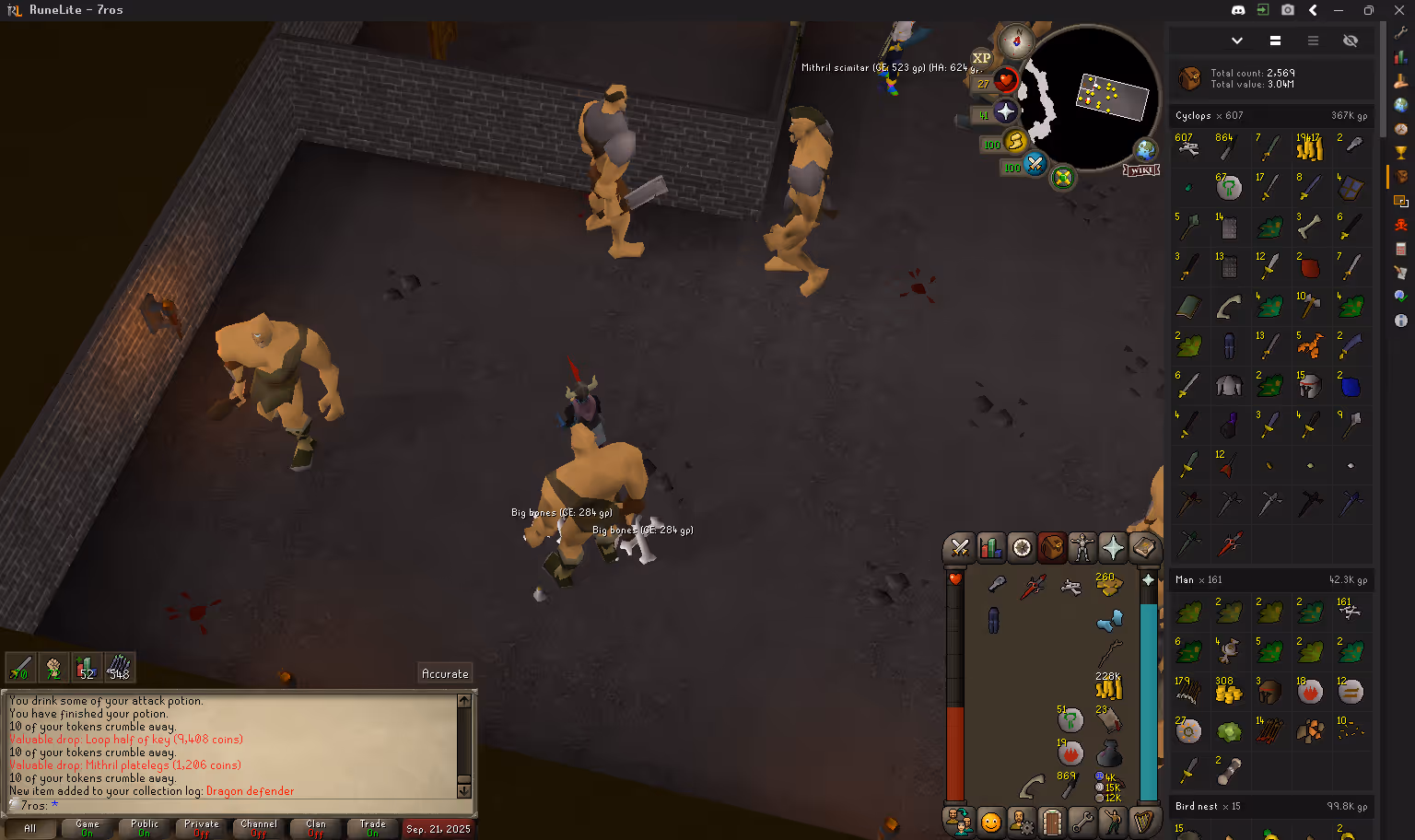This screenshot has width=1415, height=840.
Task: Toggle the XP drops orb
Action: [982, 58]
